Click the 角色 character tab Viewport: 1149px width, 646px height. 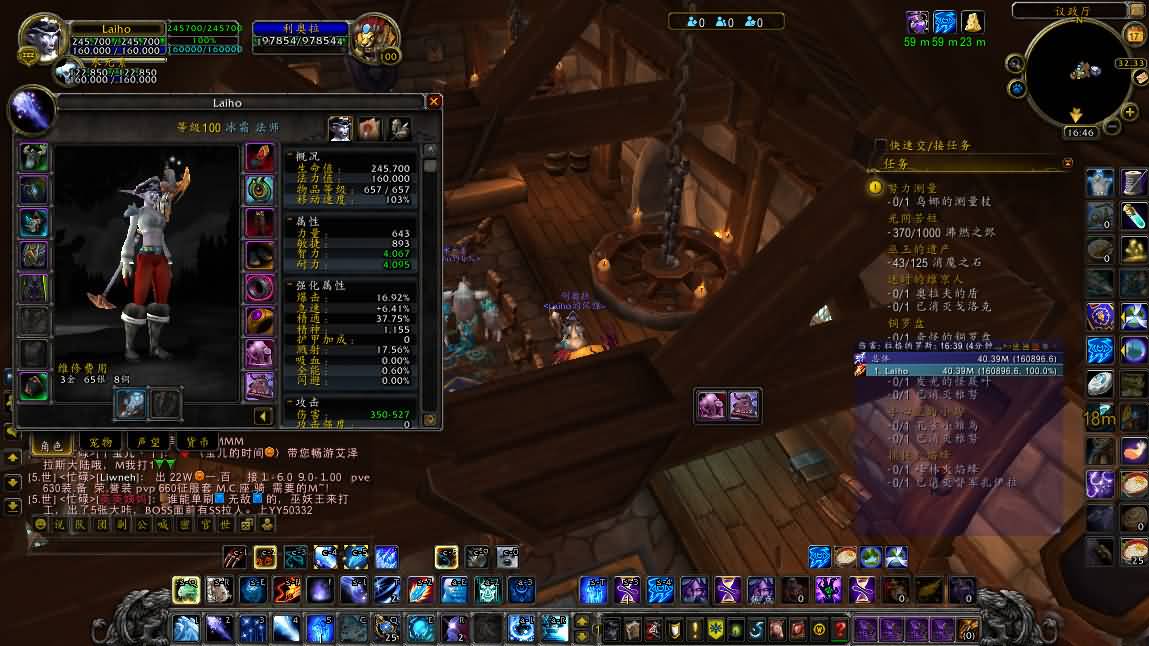(51, 442)
